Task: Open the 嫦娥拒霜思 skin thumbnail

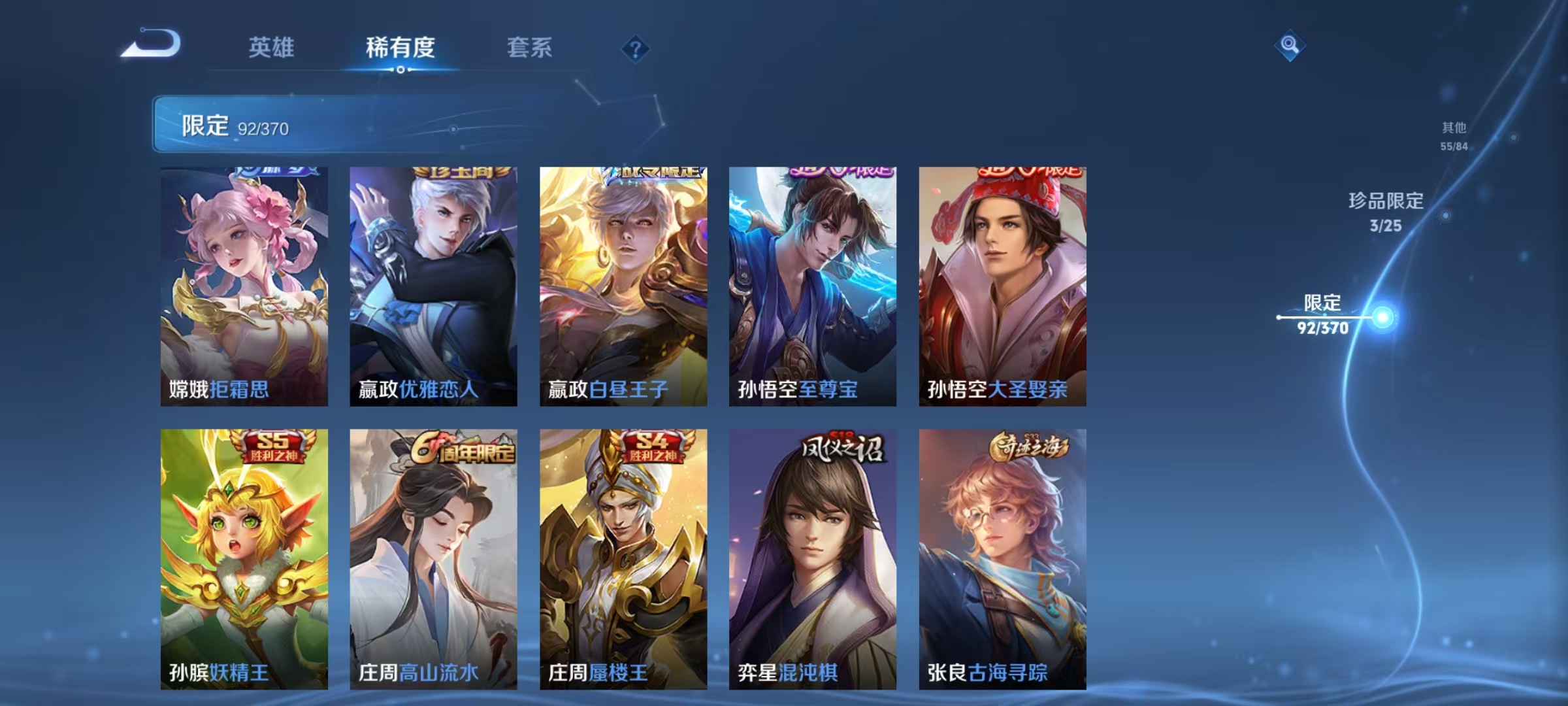Action: pos(245,281)
